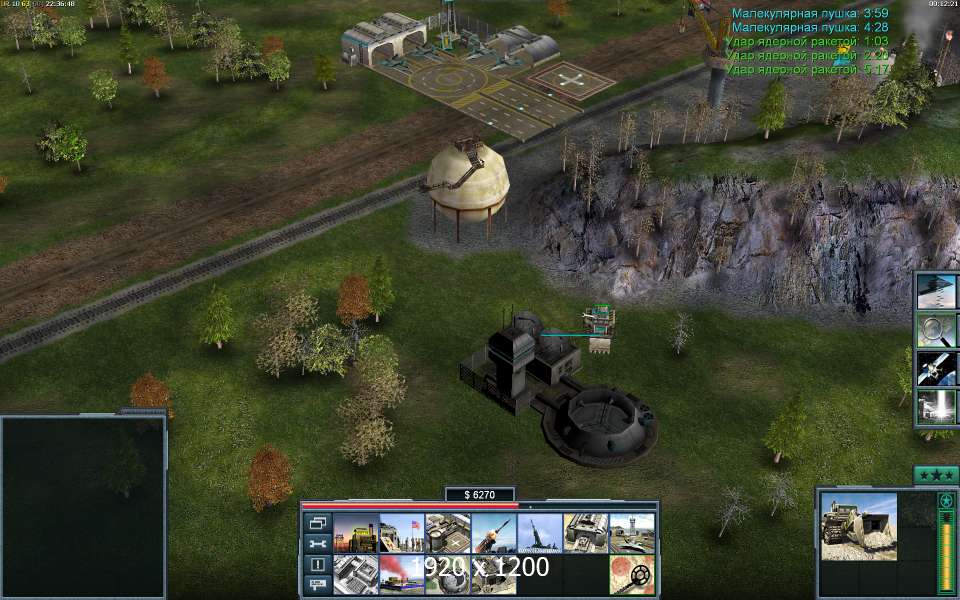The height and width of the screenshot is (600, 960).
Task: Open the chat message button
Action: (318, 585)
